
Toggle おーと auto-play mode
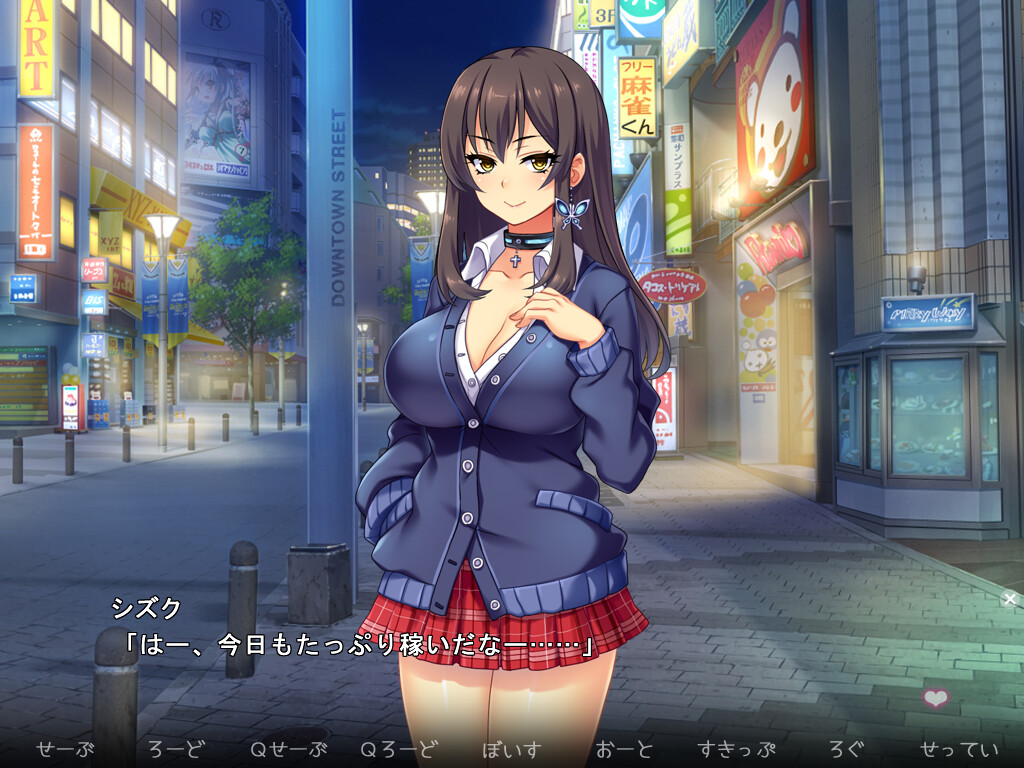point(623,749)
